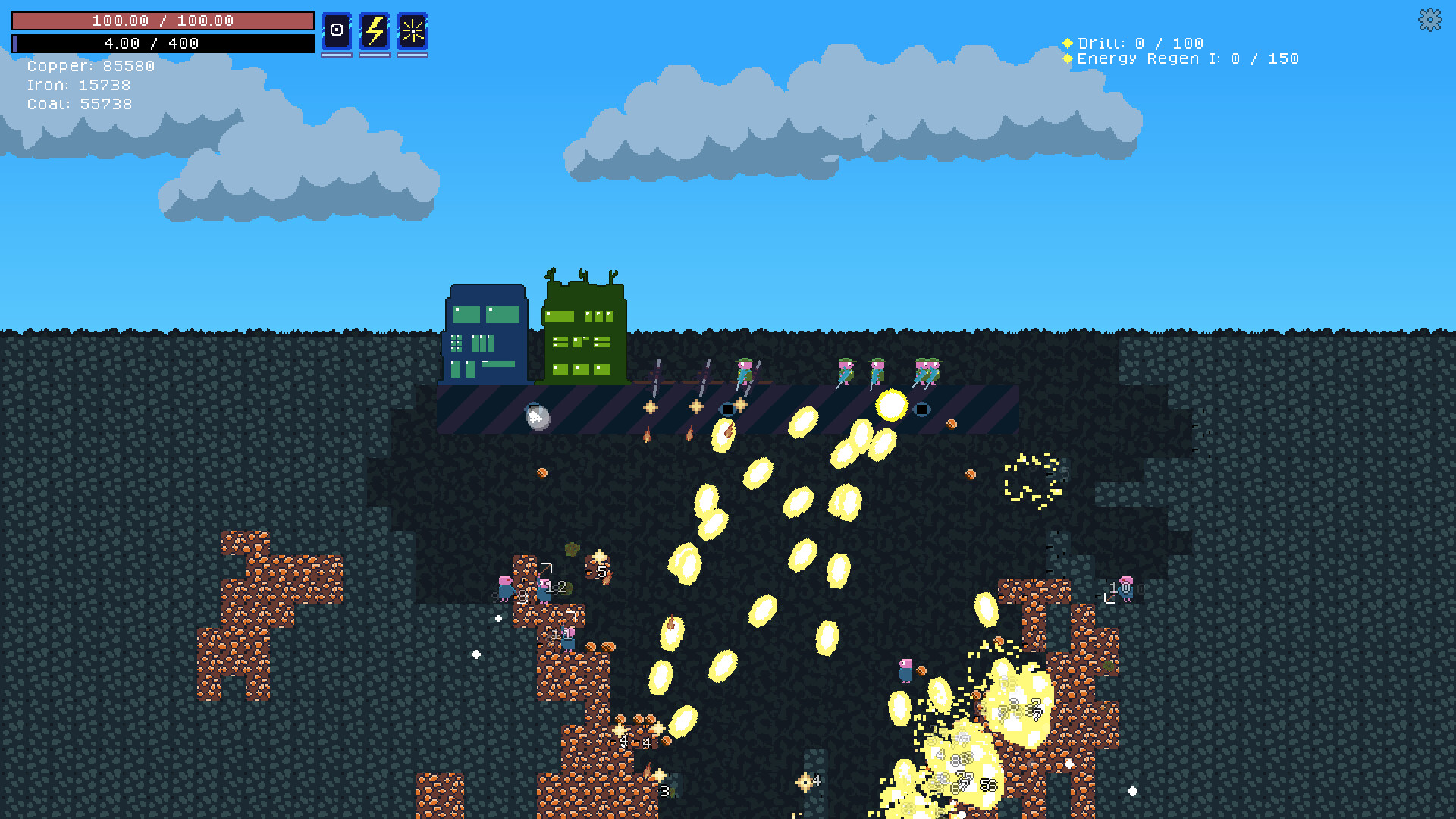Activate the lightning bolt ability

coord(376,30)
